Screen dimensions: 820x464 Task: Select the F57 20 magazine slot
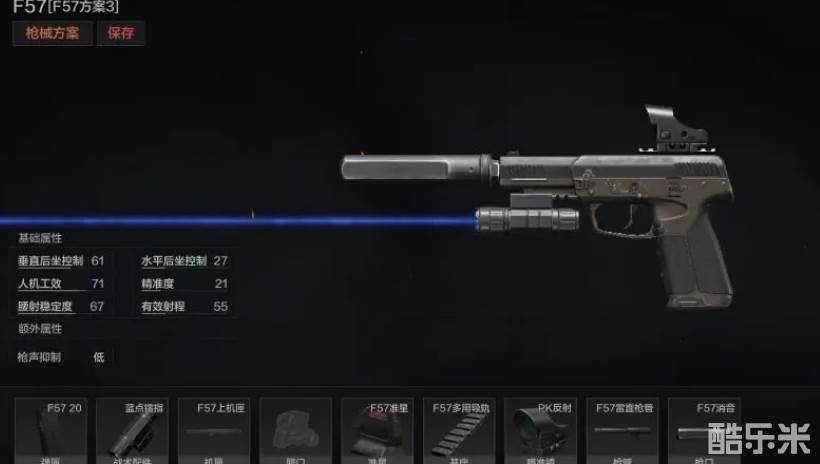tap(51, 431)
